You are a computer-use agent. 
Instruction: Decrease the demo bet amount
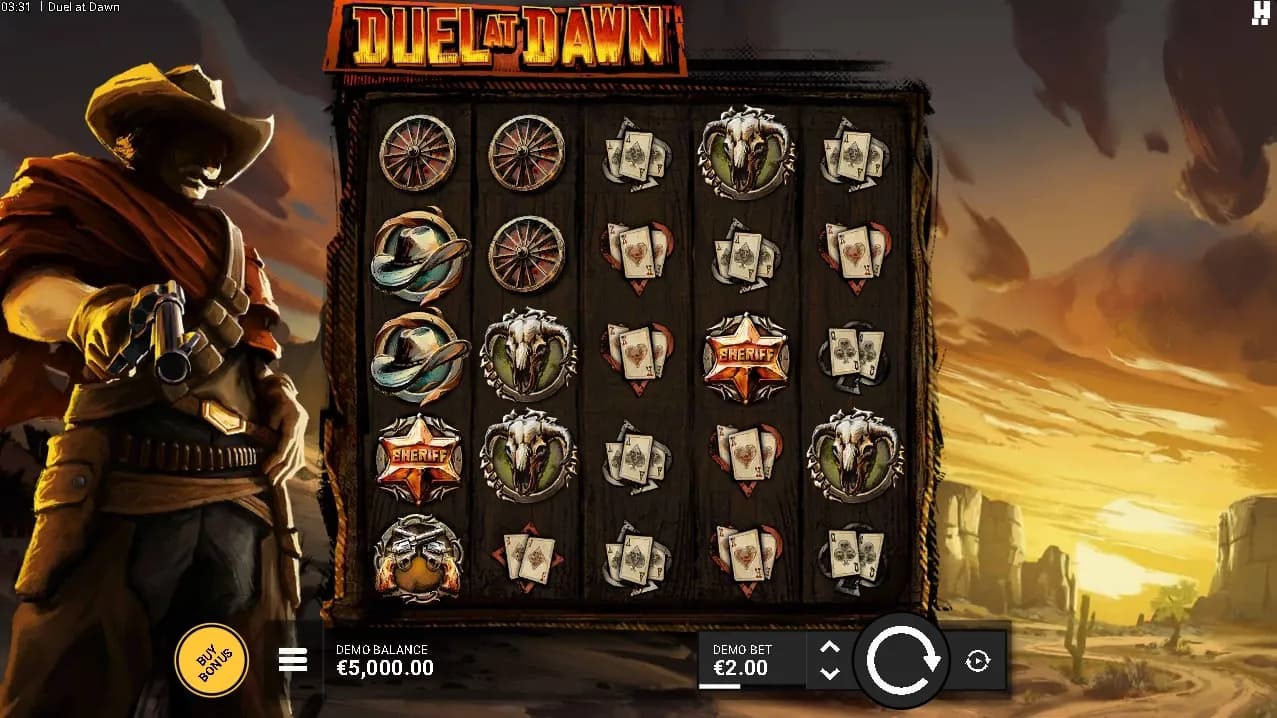click(x=829, y=673)
